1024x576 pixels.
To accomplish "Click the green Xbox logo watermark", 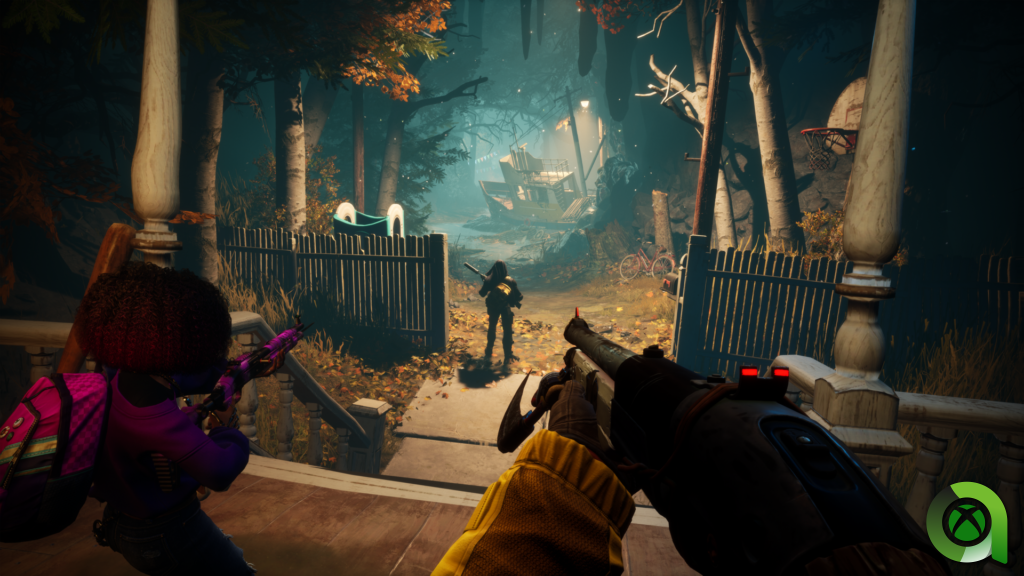I will (x=967, y=521).
